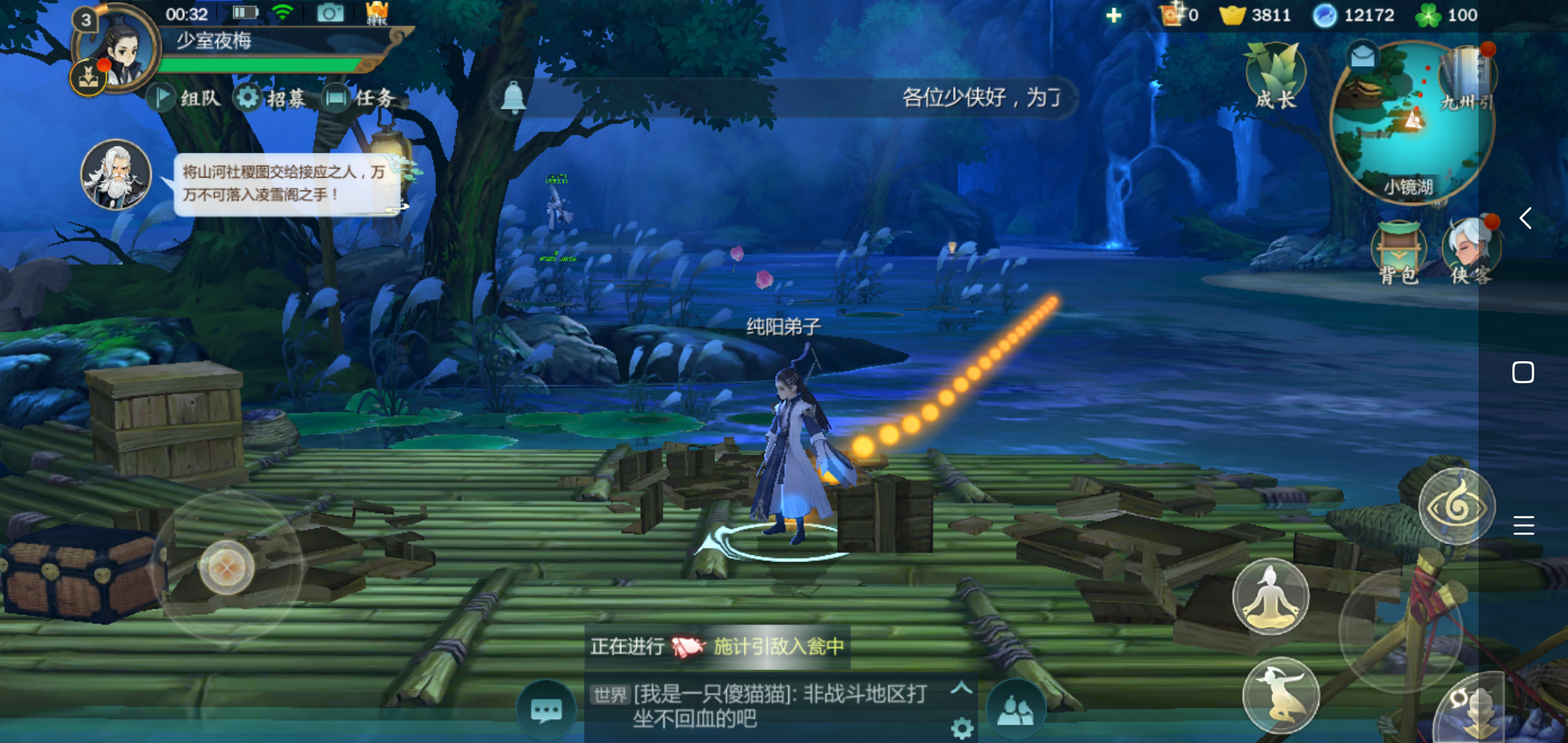Use the leaping dodge skill
The width and height of the screenshot is (1568, 743).
(x=1280, y=695)
